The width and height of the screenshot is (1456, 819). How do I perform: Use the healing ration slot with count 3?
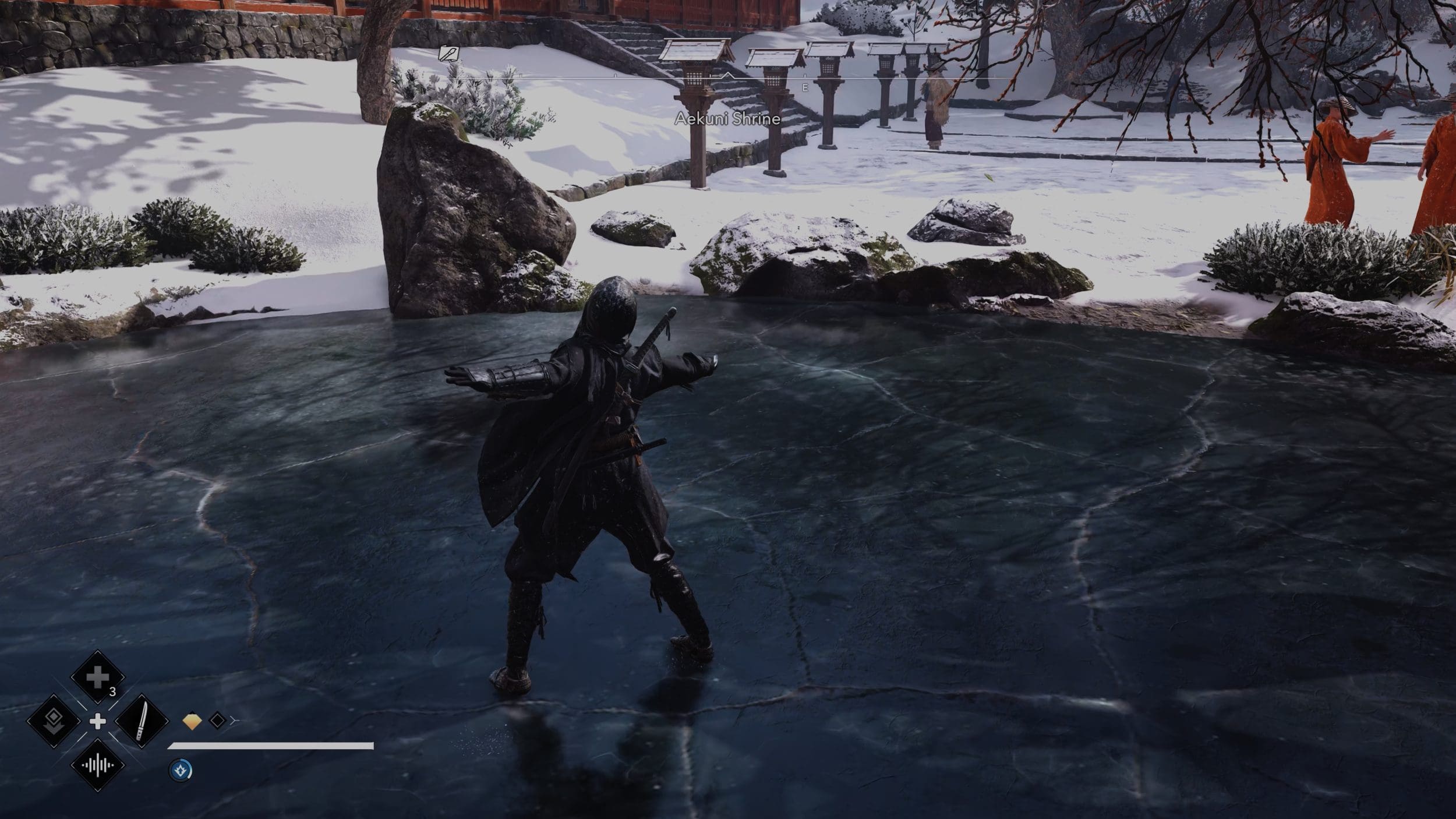pos(97,677)
